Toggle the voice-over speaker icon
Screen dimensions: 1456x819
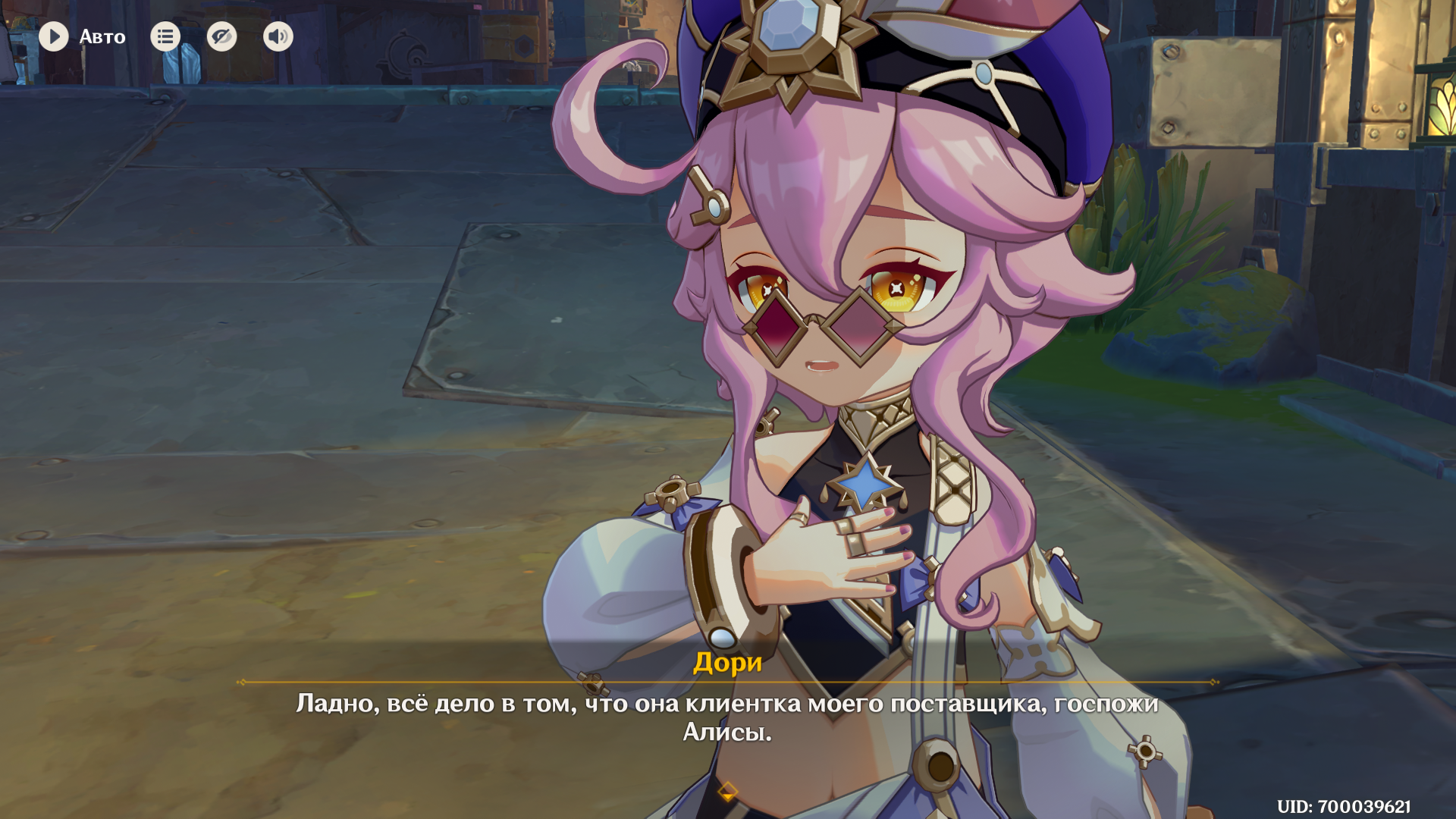278,36
